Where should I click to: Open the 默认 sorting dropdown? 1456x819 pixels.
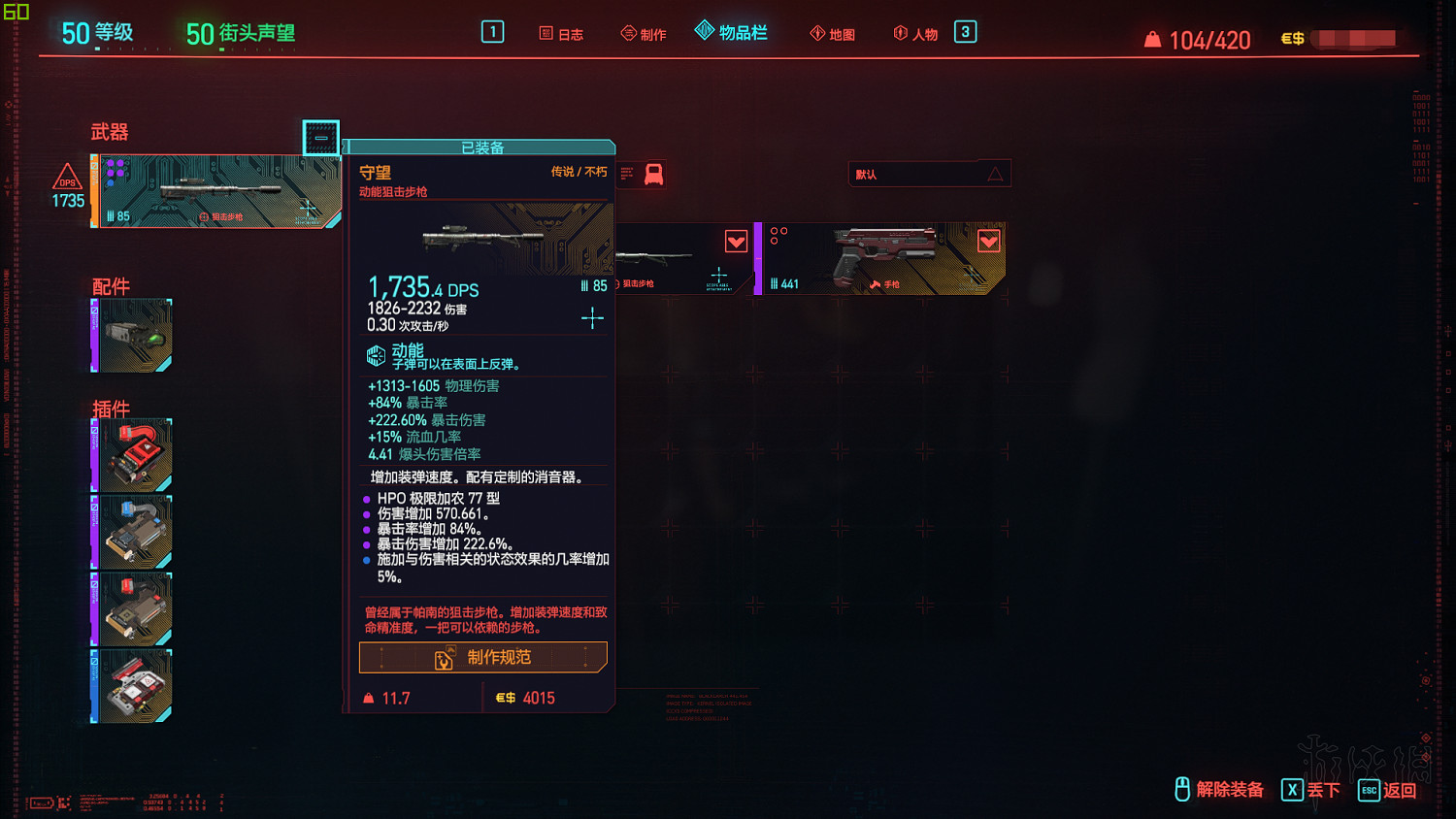(928, 173)
